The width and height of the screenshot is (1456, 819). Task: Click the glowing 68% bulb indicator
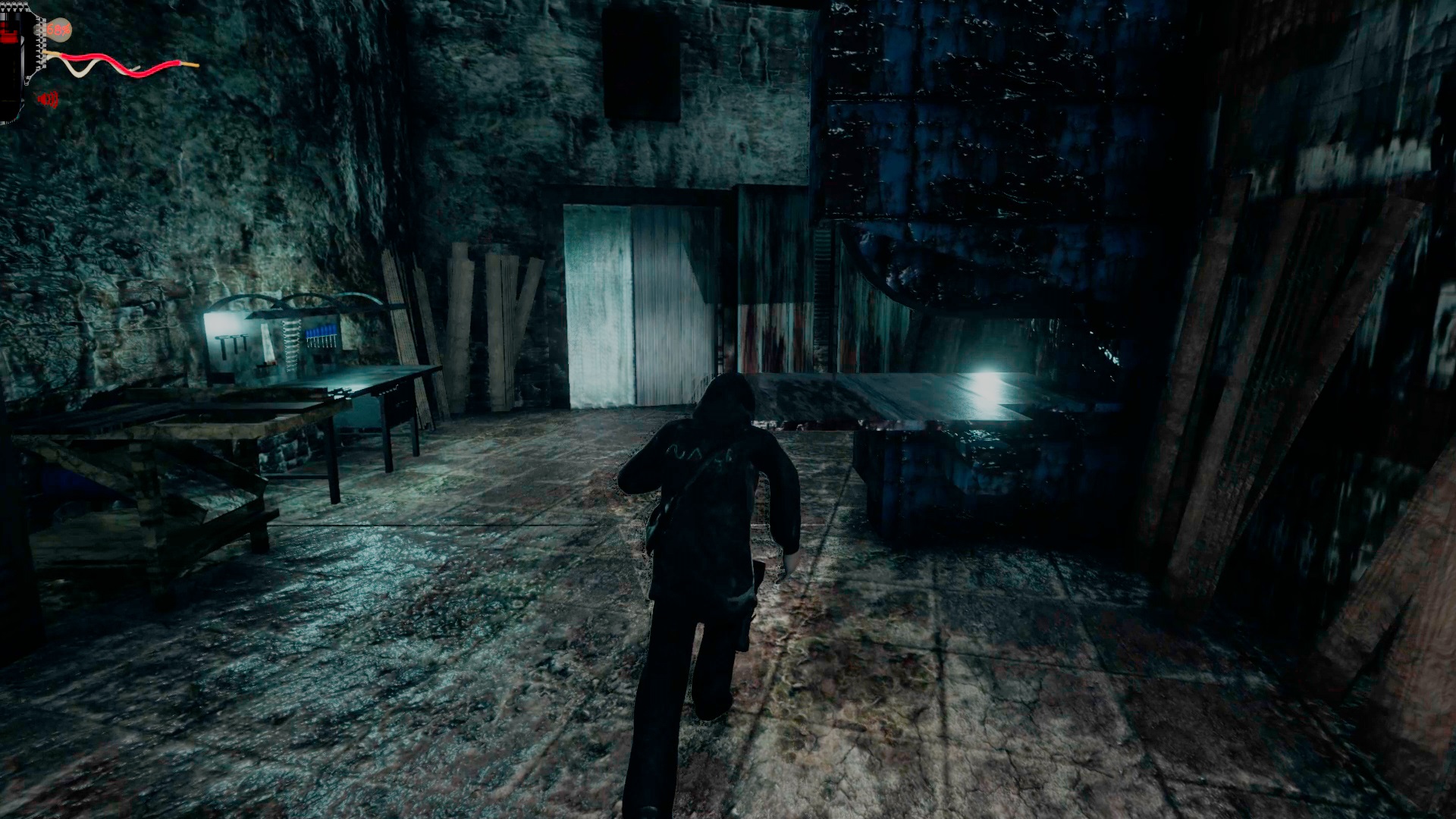pos(59,30)
